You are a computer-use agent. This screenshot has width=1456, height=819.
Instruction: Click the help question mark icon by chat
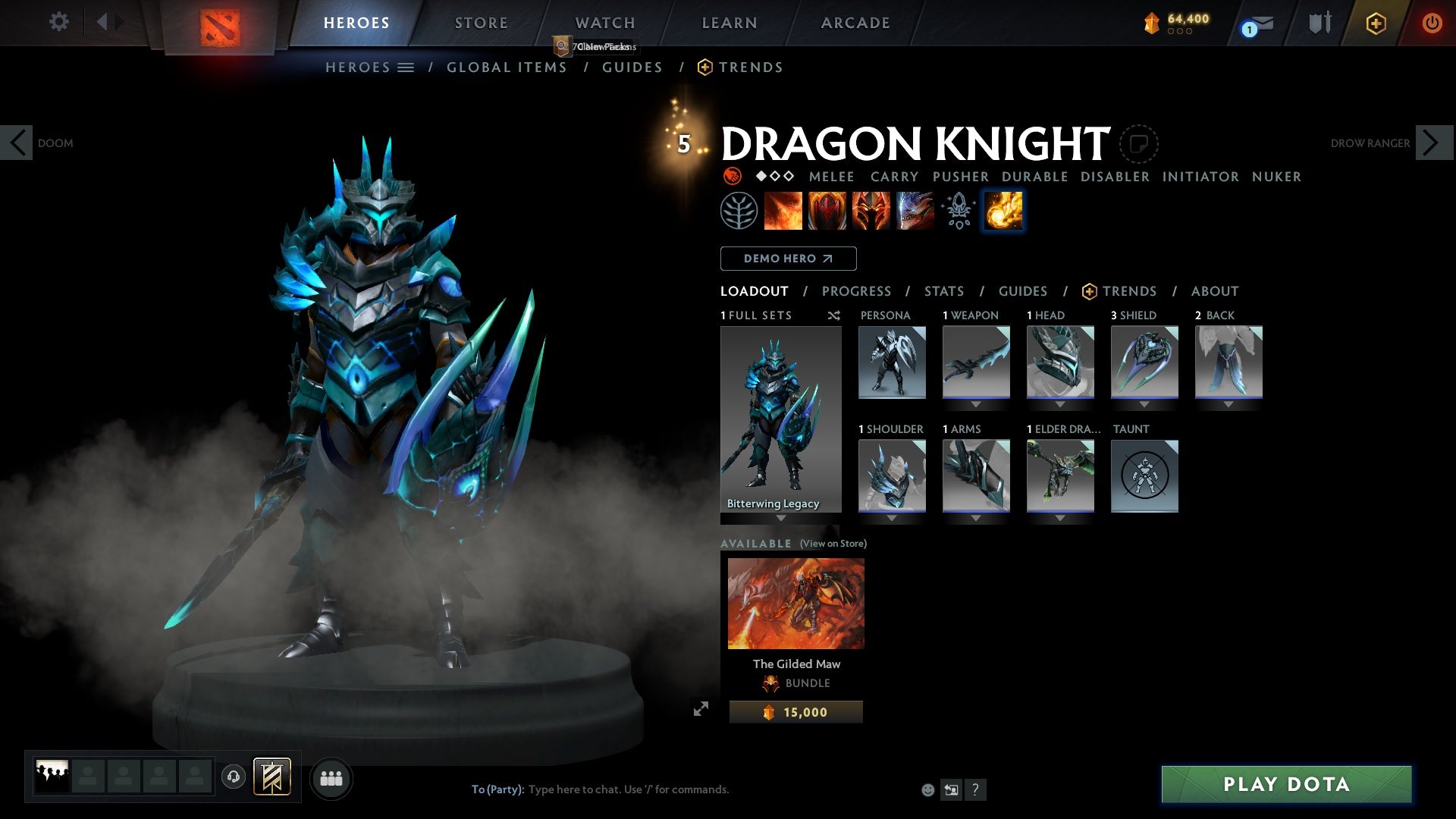[x=975, y=790]
